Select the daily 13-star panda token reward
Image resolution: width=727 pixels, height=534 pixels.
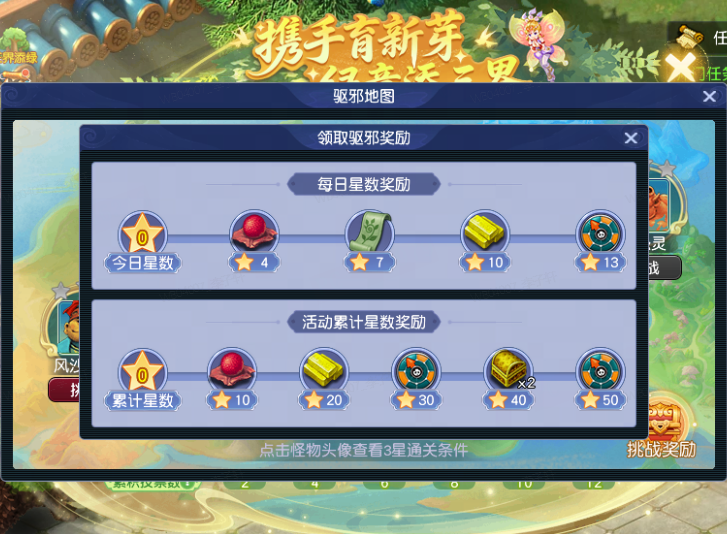(x=601, y=234)
